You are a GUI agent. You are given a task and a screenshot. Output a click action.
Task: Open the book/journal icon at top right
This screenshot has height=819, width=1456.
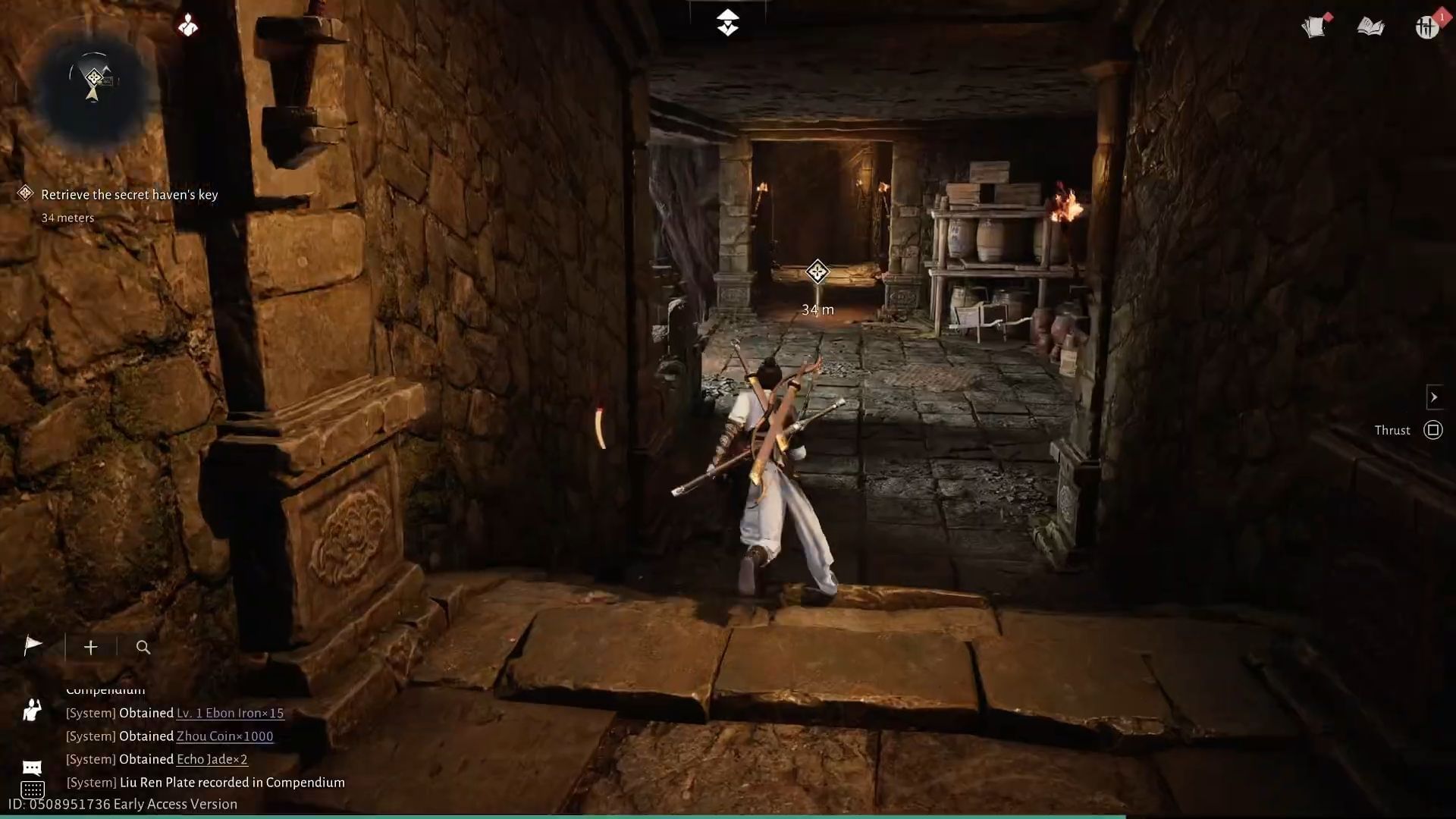point(1371,25)
